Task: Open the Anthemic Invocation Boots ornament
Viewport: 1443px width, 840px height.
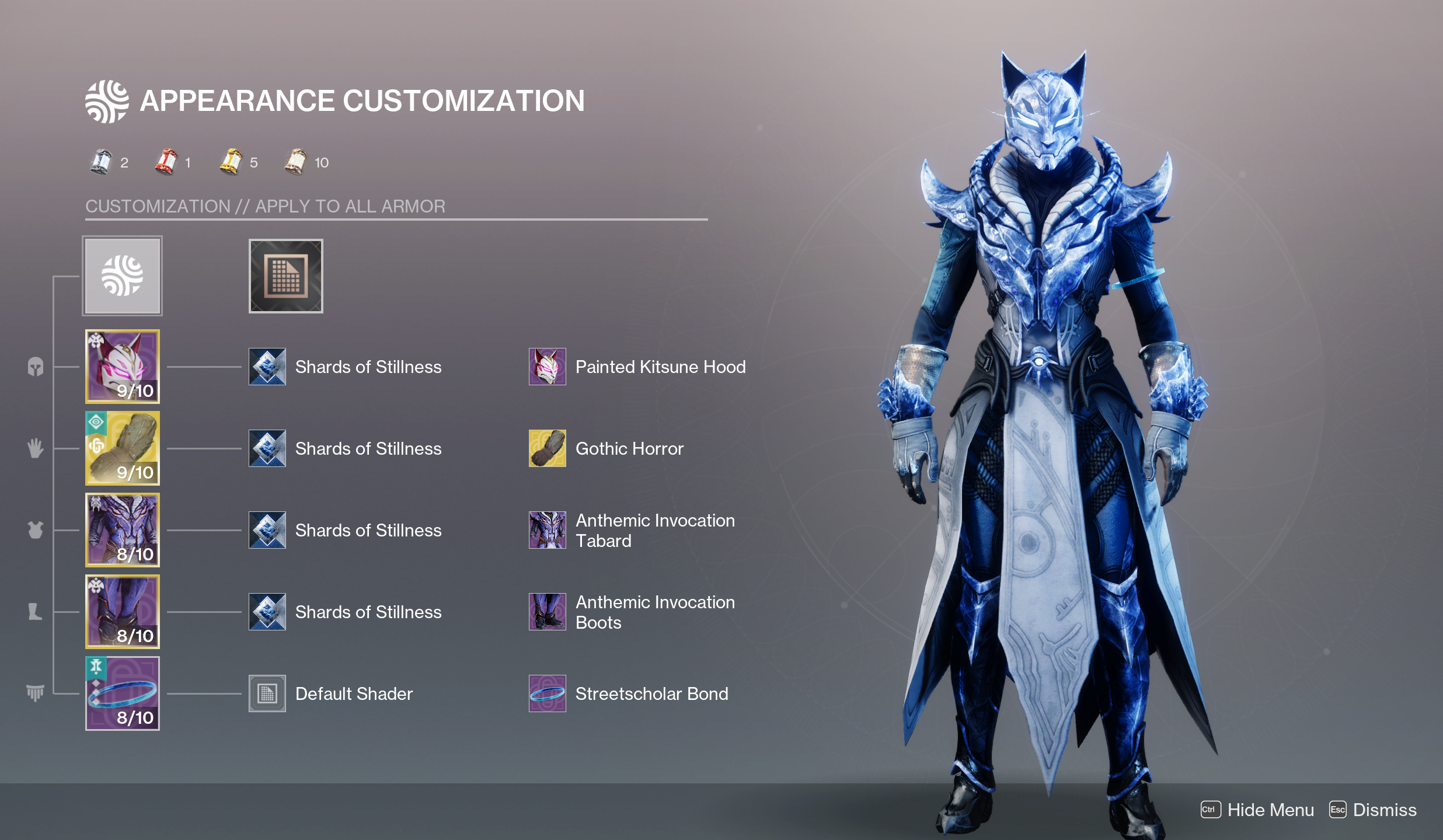Action: [x=548, y=612]
